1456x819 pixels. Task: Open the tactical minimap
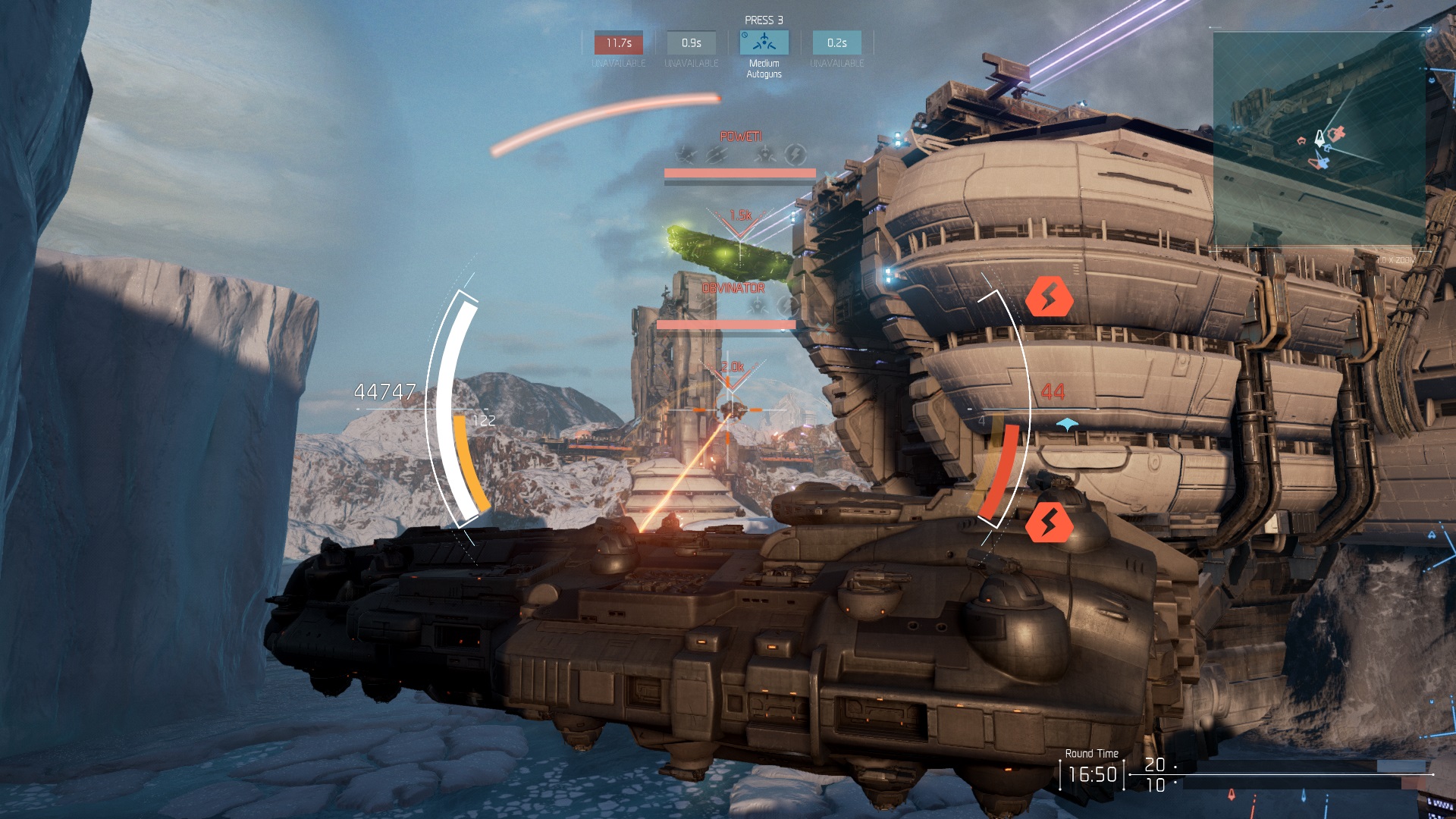(x=1319, y=139)
